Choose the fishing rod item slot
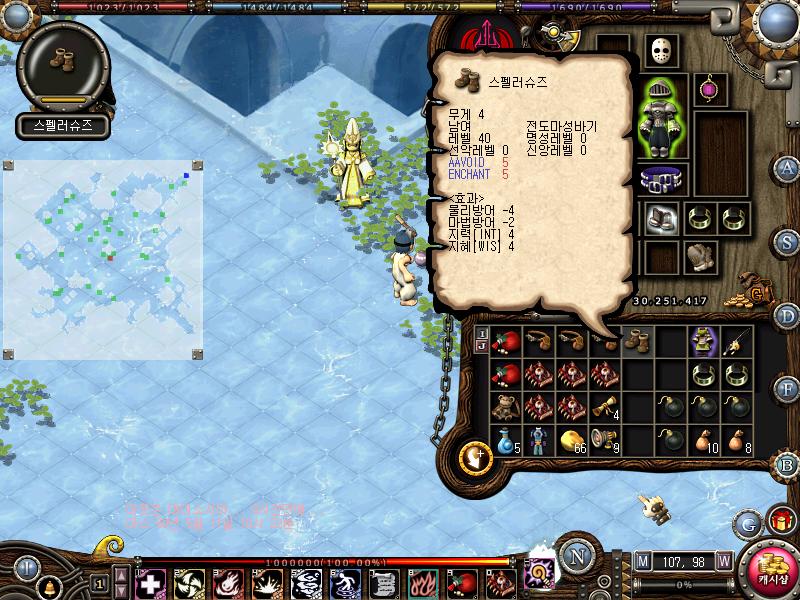 737,341
